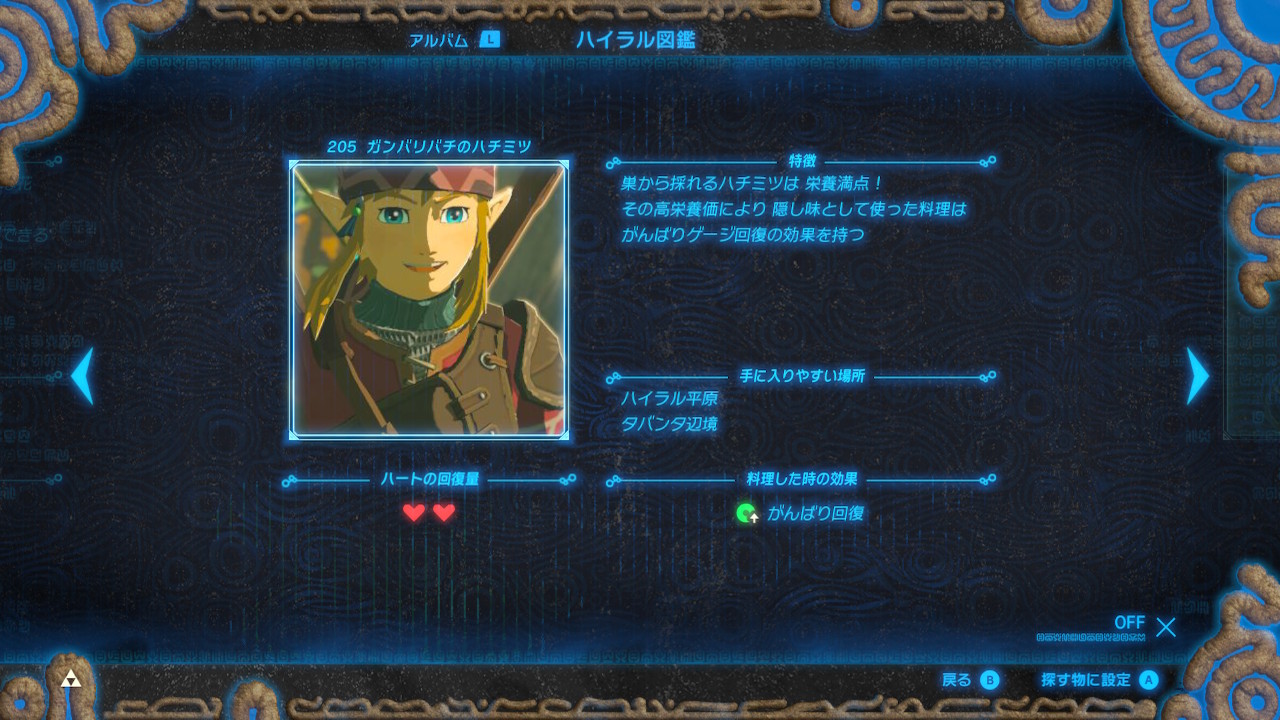Toggle the OFF sensor indicator
This screenshot has height=720, width=1280.
point(1145,627)
